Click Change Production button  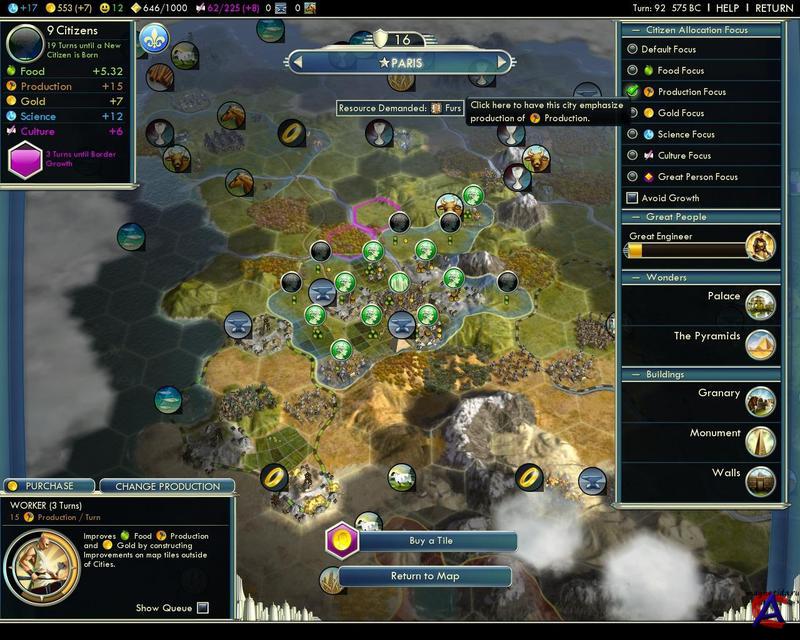tap(167, 486)
